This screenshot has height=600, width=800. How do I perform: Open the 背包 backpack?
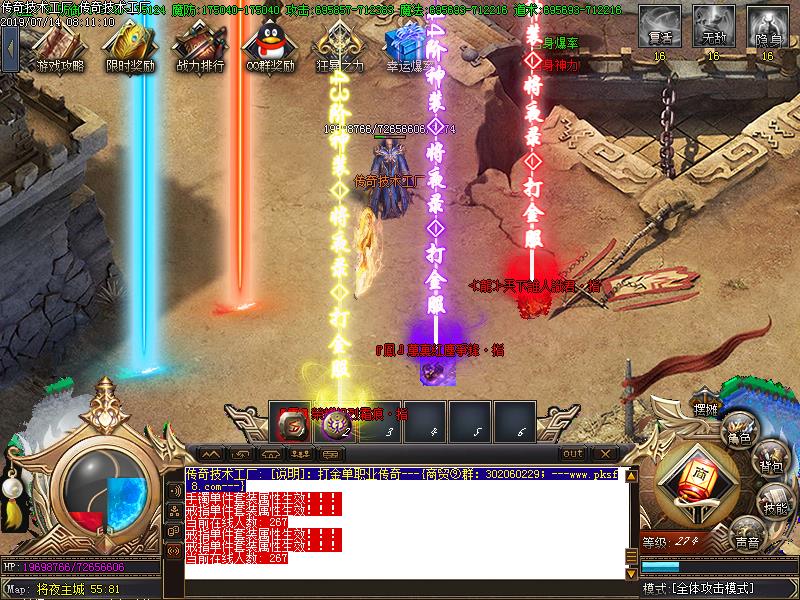(x=769, y=463)
